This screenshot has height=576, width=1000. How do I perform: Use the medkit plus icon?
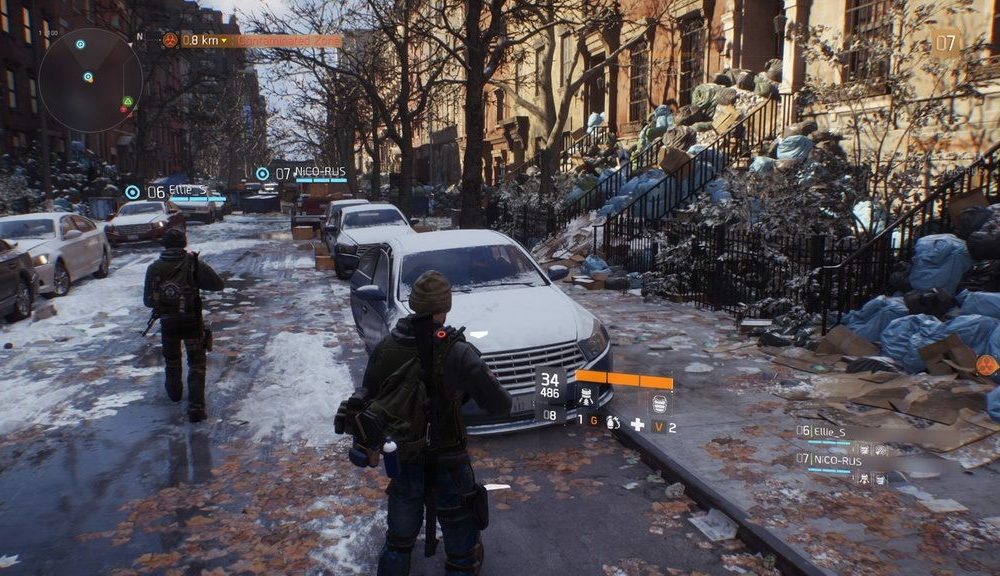[637, 423]
